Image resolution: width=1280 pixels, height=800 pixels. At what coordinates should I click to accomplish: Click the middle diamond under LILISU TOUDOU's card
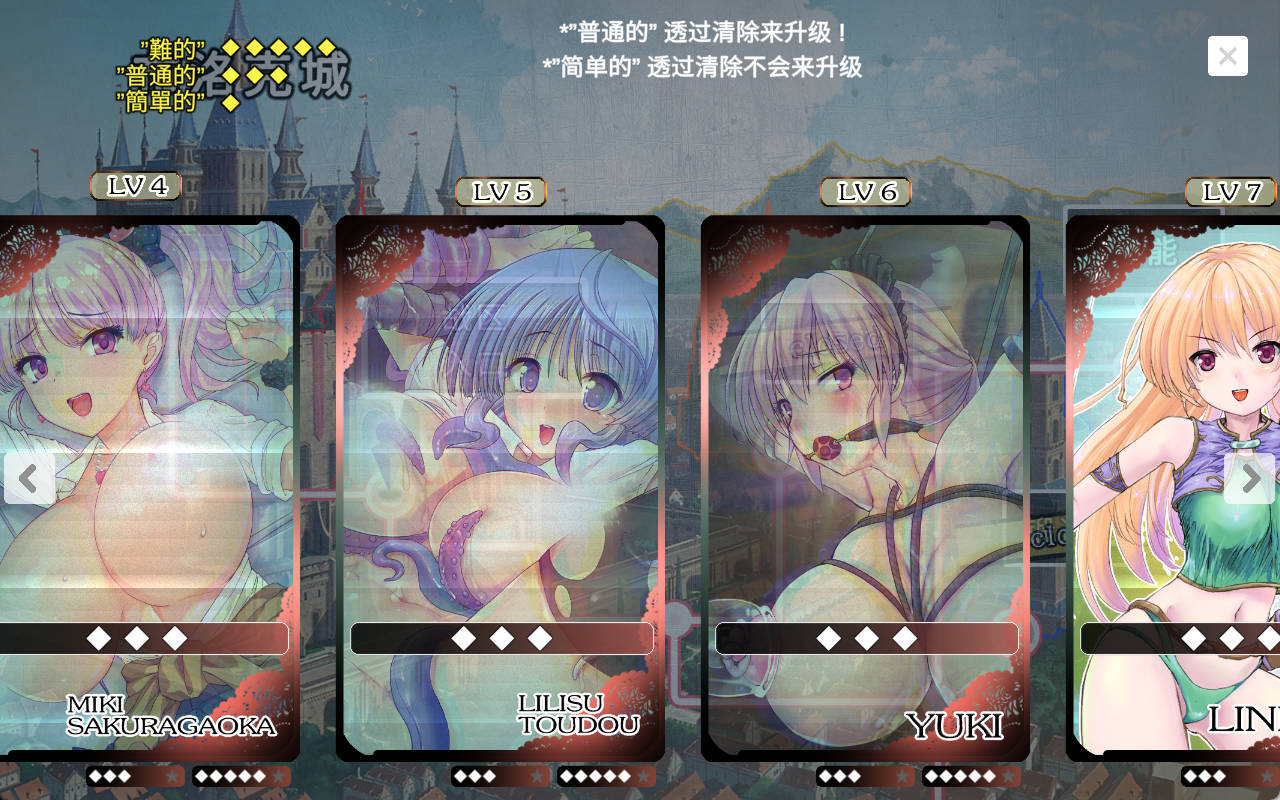pos(503,638)
